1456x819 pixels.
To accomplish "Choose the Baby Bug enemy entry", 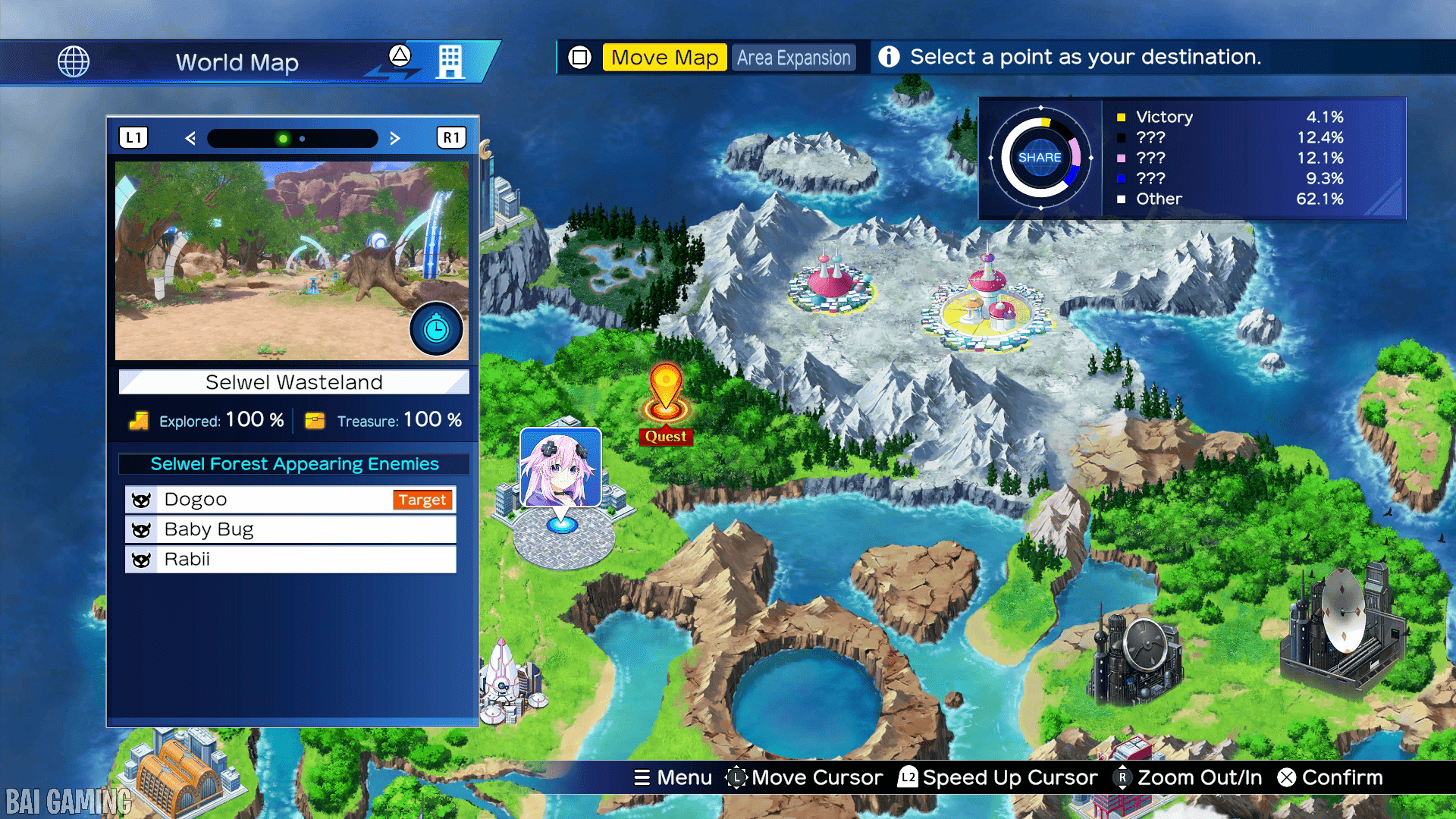I will tap(290, 529).
